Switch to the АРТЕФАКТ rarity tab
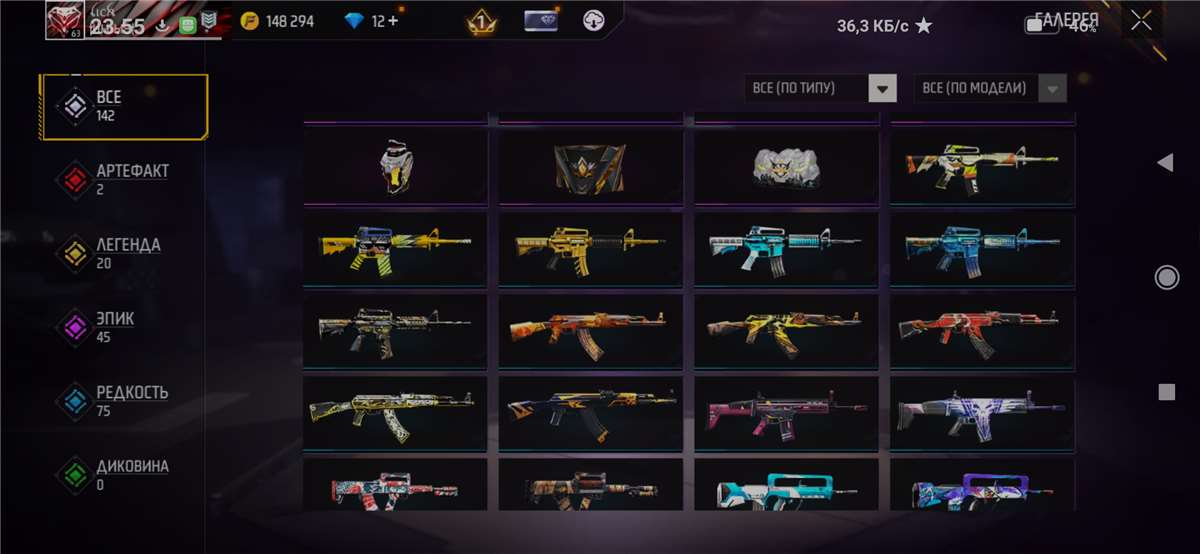1200x554 pixels. click(123, 179)
